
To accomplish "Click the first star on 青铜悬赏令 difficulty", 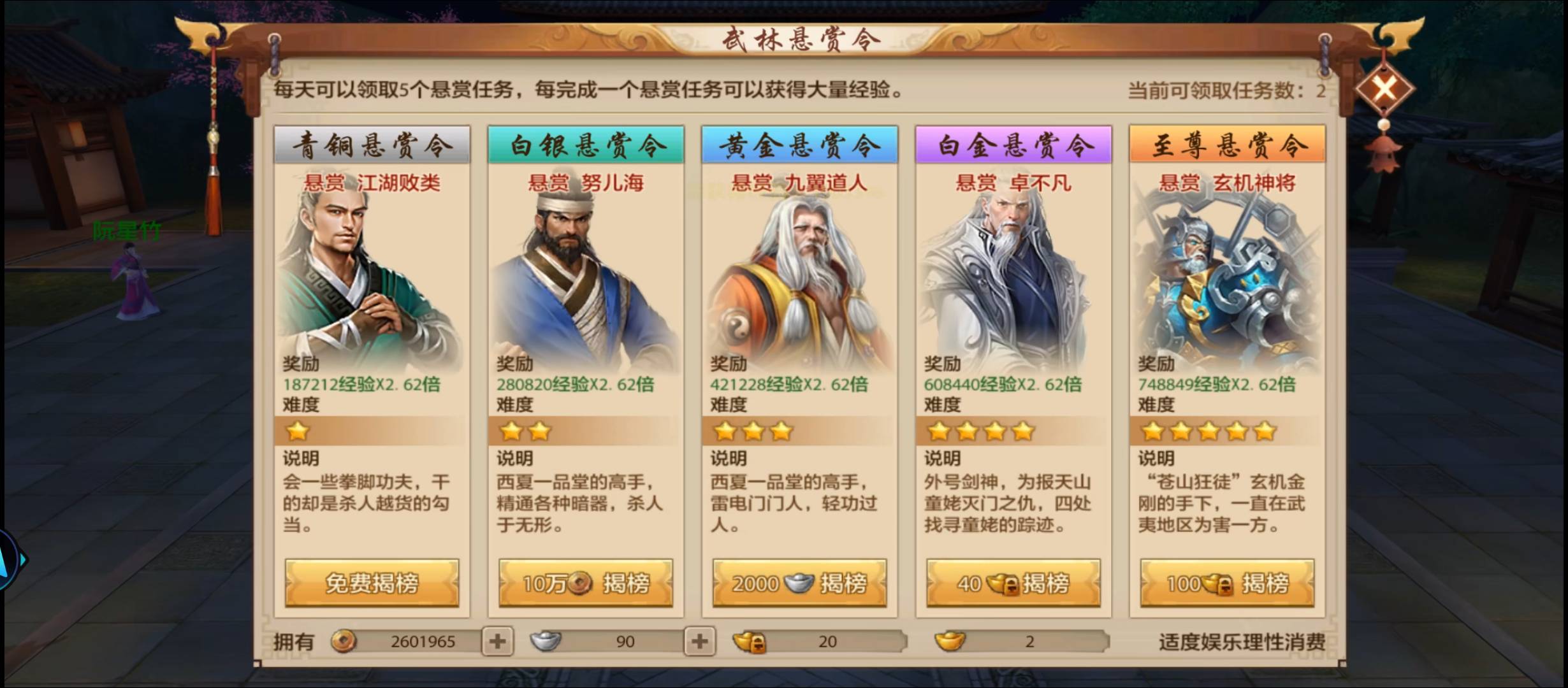I will point(298,432).
